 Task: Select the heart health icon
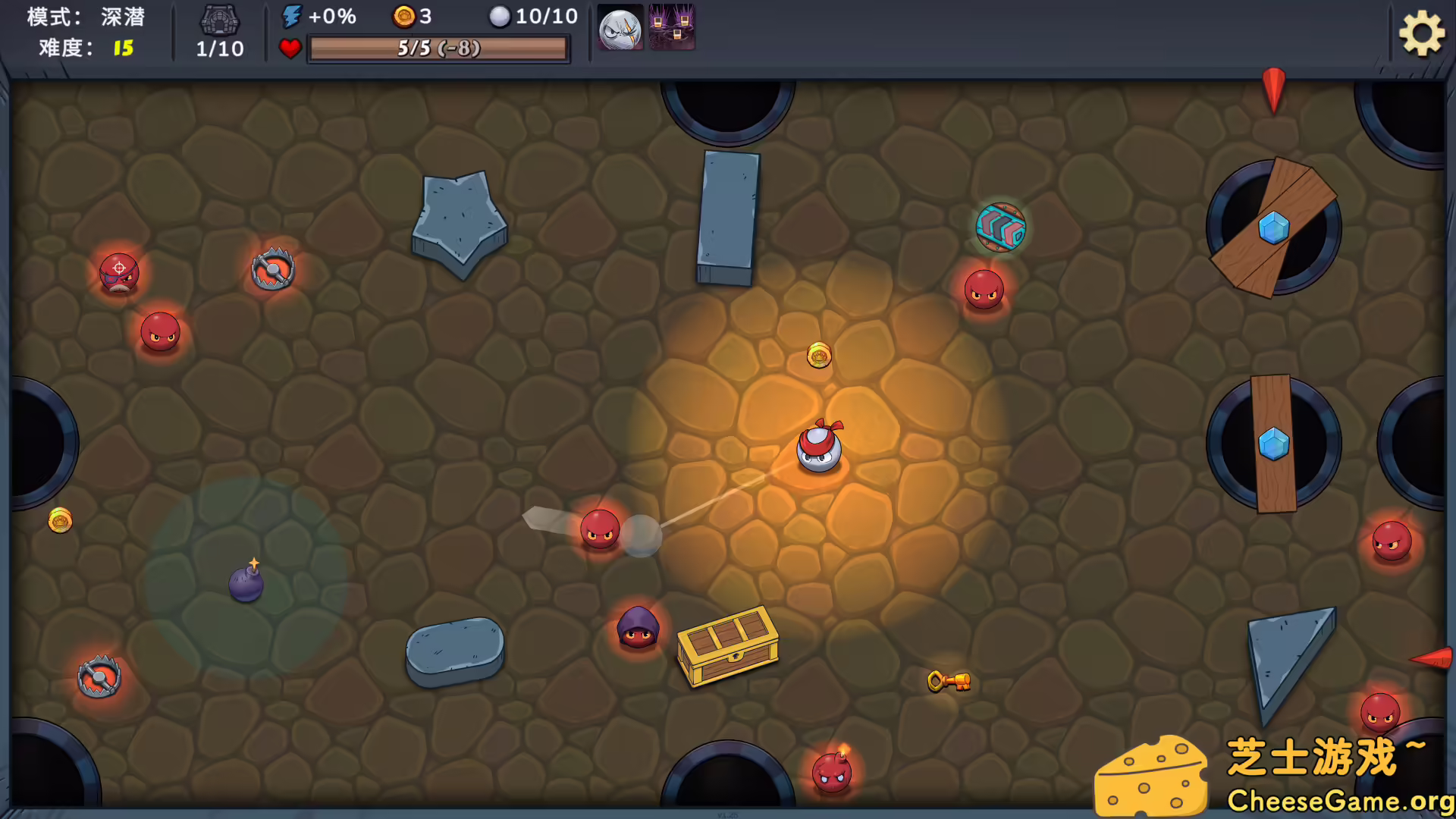coord(290,48)
